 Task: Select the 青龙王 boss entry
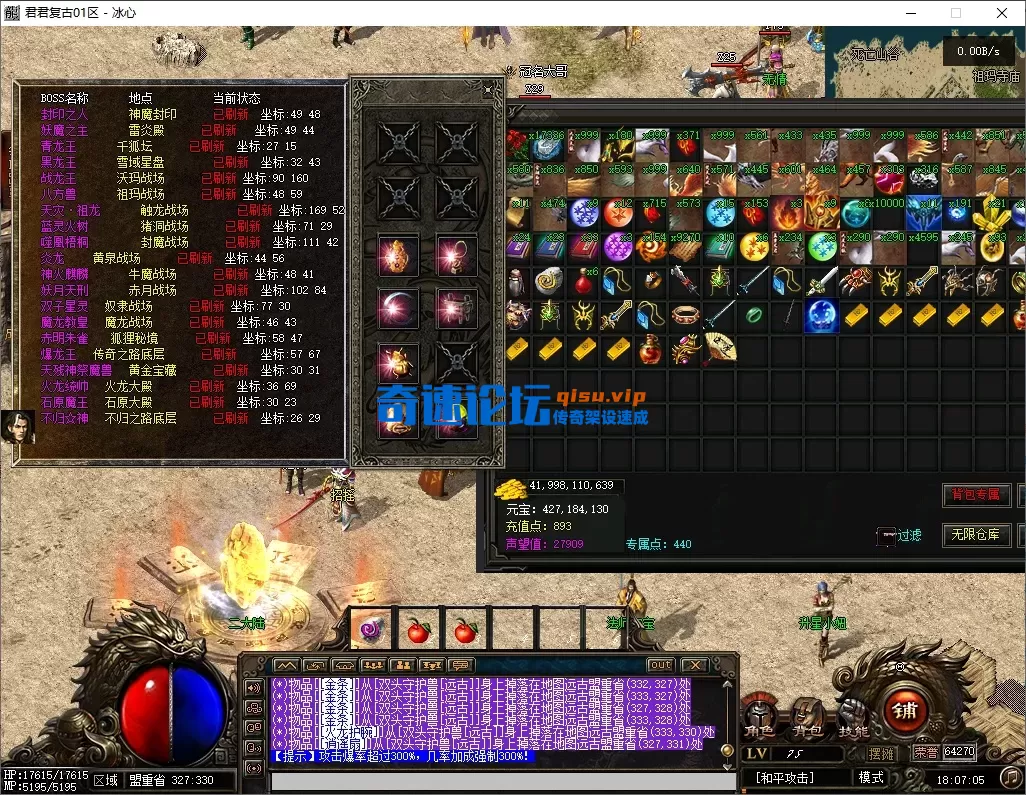point(59,146)
